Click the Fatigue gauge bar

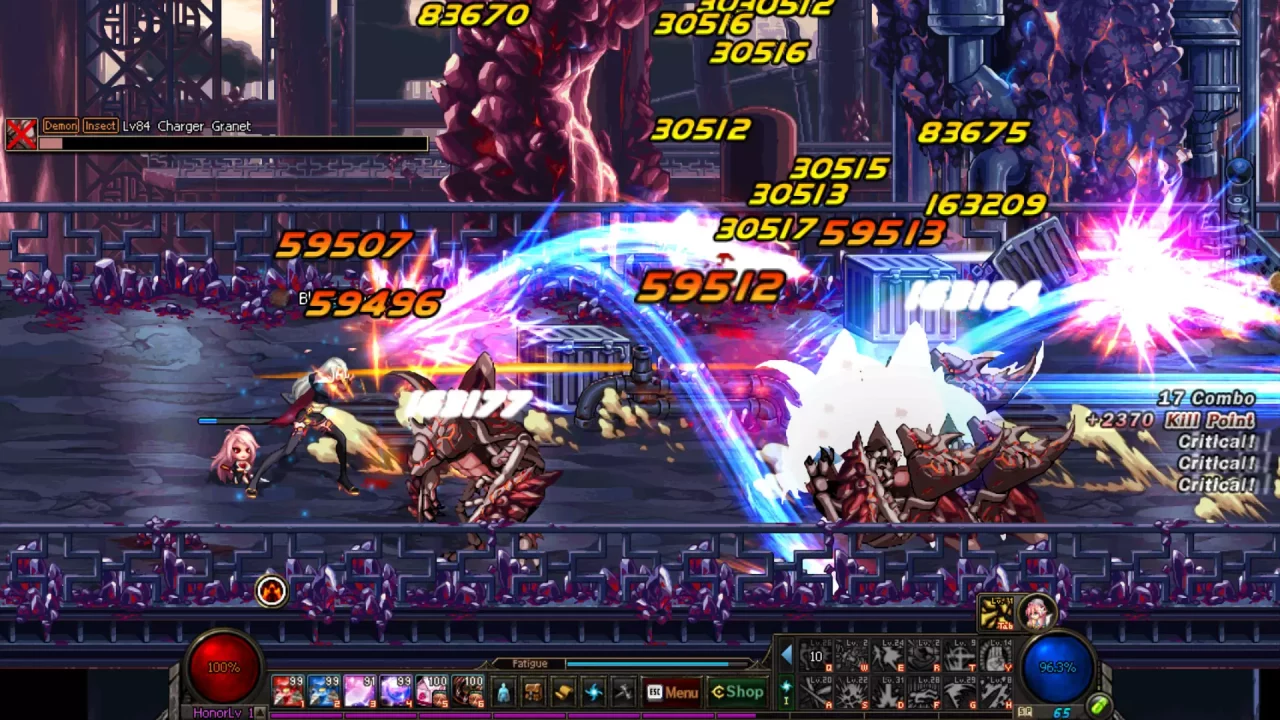(650, 663)
